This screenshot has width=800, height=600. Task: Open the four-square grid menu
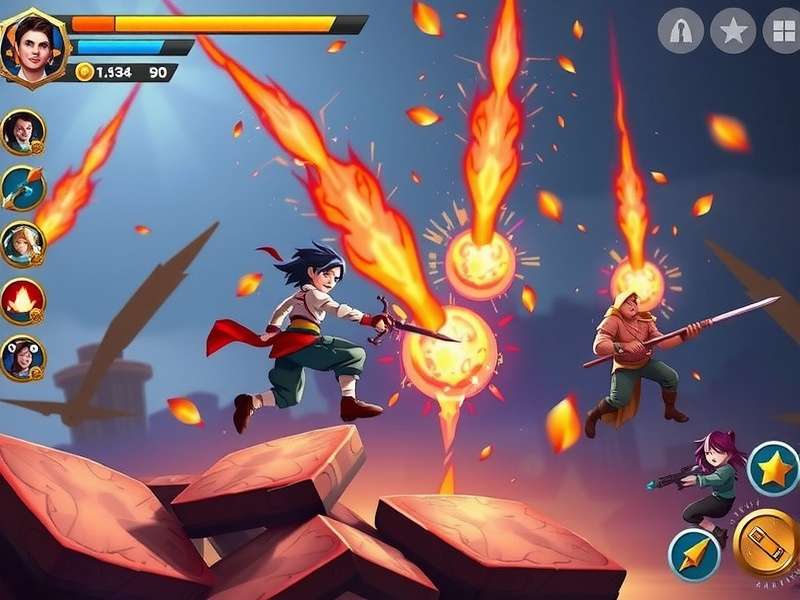point(782,31)
